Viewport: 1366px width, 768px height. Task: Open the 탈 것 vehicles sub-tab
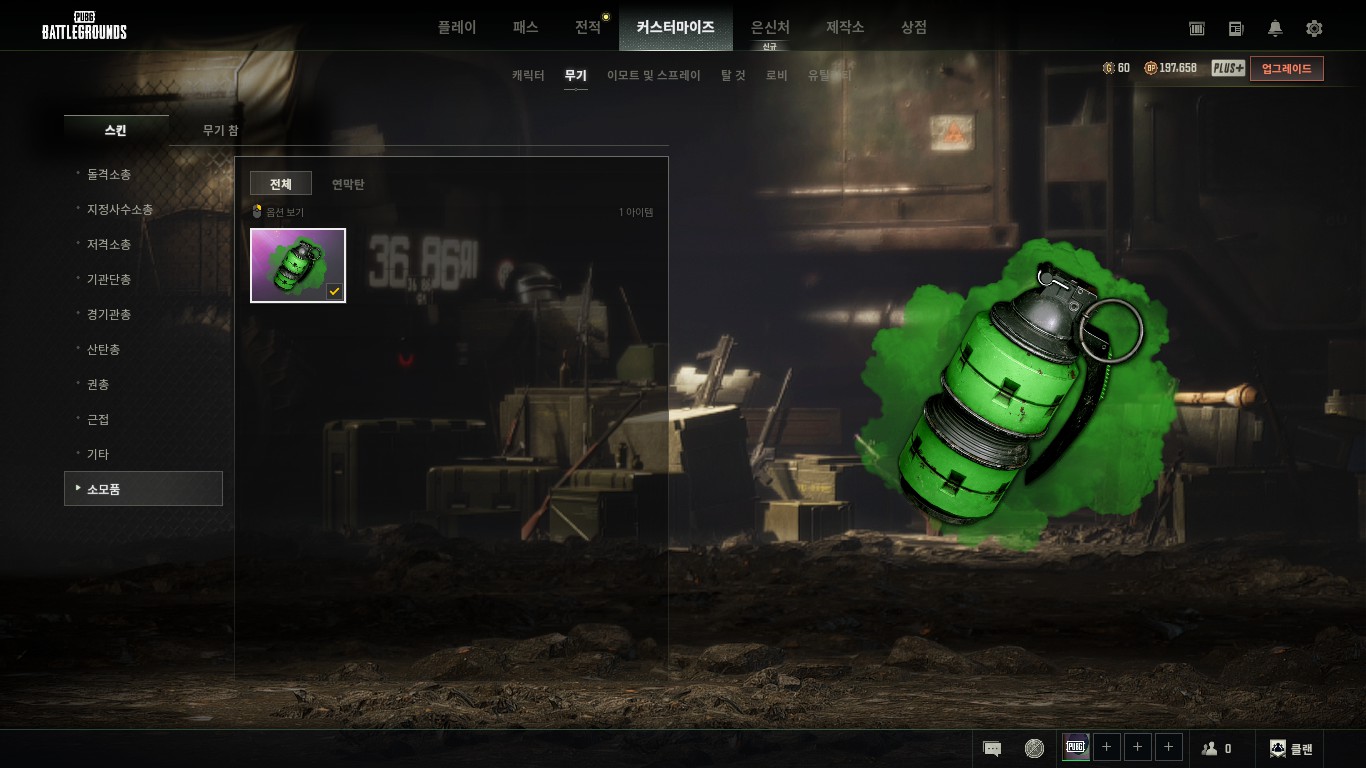(x=733, y=75)
